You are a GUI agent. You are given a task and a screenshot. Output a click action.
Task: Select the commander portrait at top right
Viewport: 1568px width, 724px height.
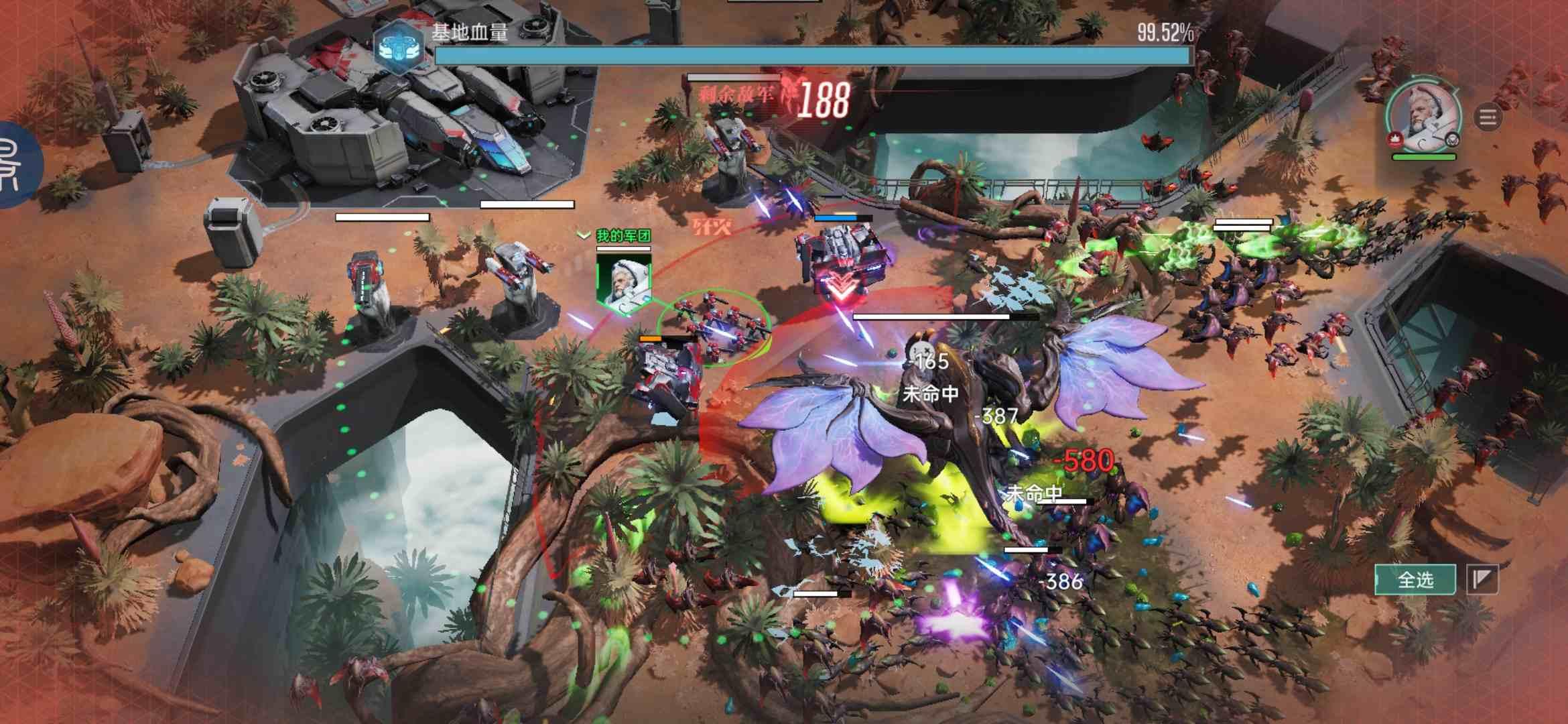(1422, 114)
